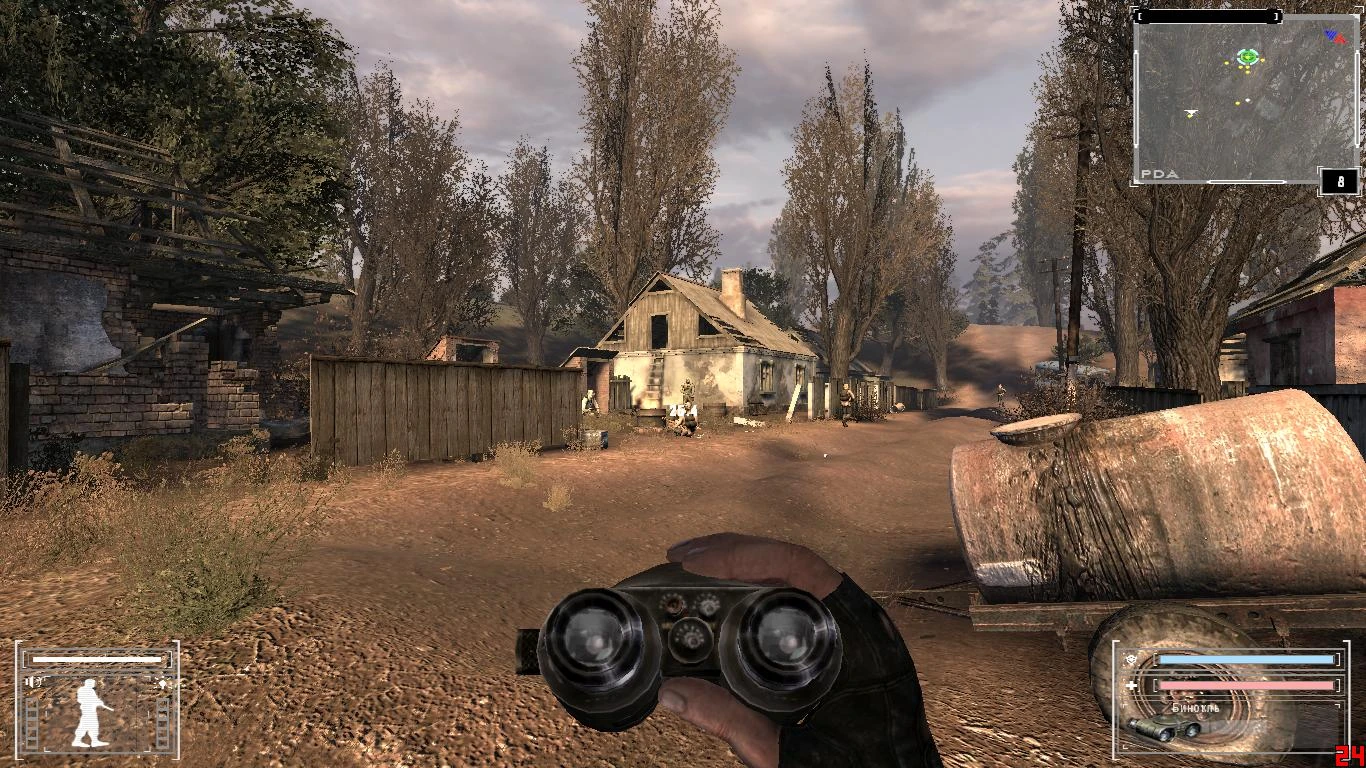Image resolution: width=1366 pixels, height=768 pixels.
Task: Toggle the player stance silhouette indicator
Action: (x=88, y=713)
